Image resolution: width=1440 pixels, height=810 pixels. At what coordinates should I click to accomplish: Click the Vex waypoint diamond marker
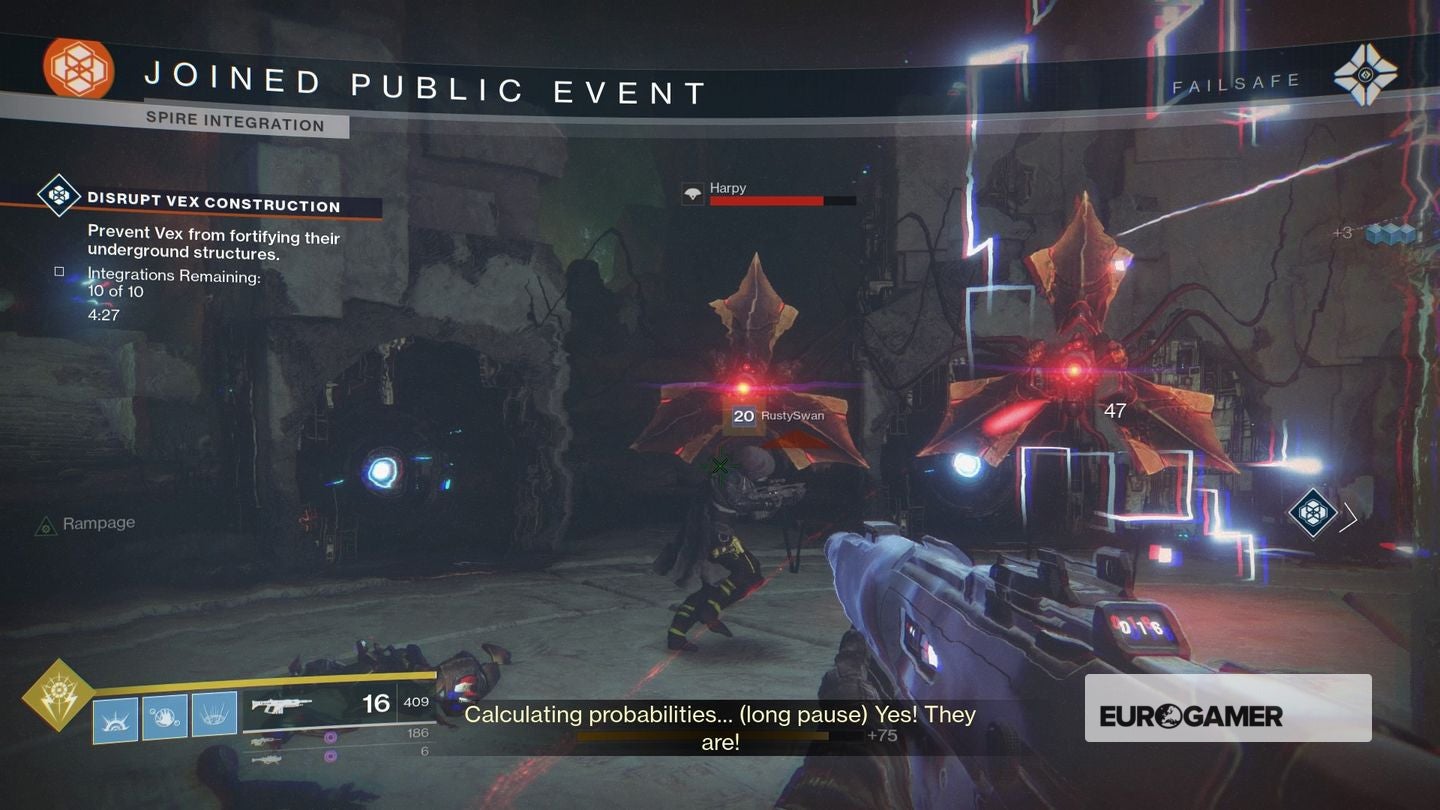(x=1313, y=514)
